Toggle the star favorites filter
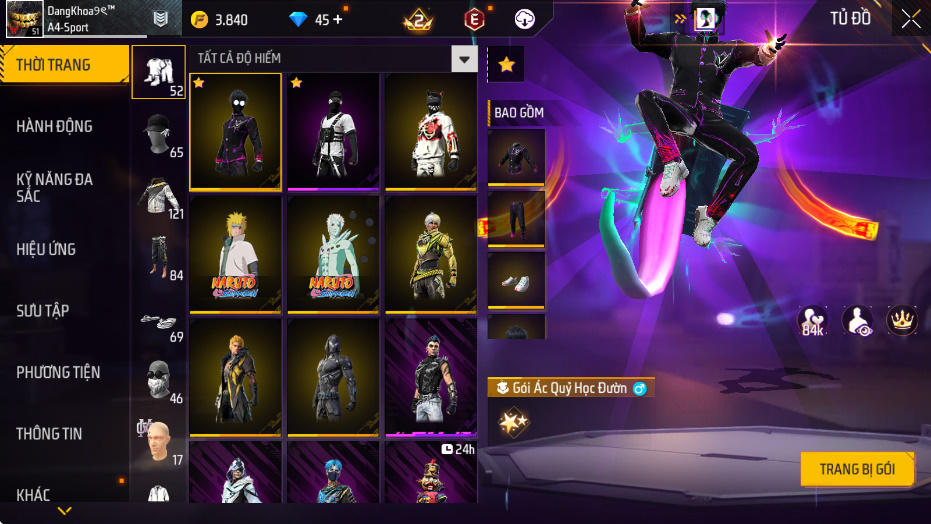Screen dimensions: 931x524 (506, 65)
